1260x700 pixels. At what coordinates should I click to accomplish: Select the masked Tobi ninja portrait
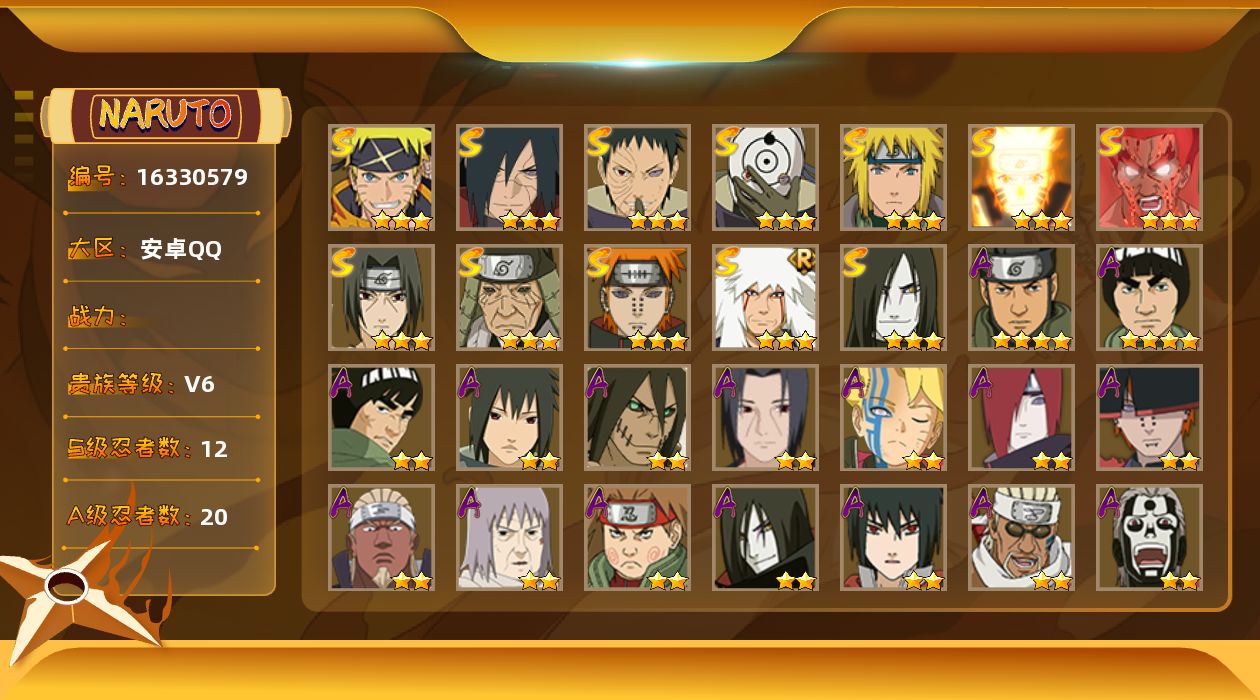(765, 177)
